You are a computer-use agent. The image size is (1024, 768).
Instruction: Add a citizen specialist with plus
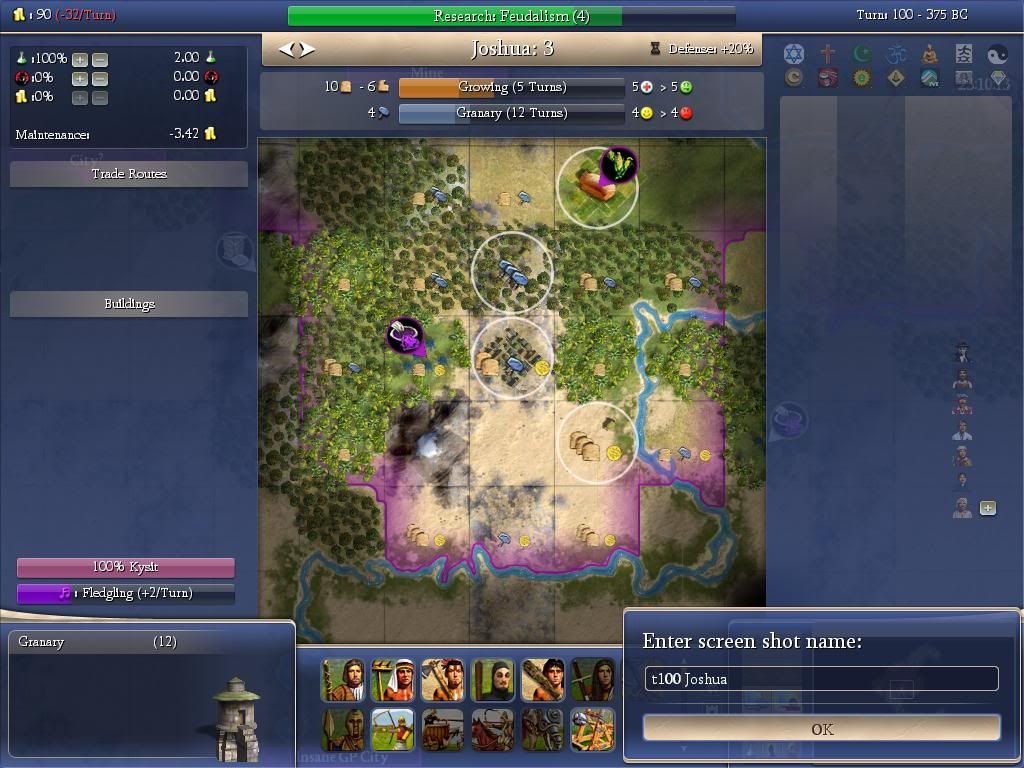point(988,508)
